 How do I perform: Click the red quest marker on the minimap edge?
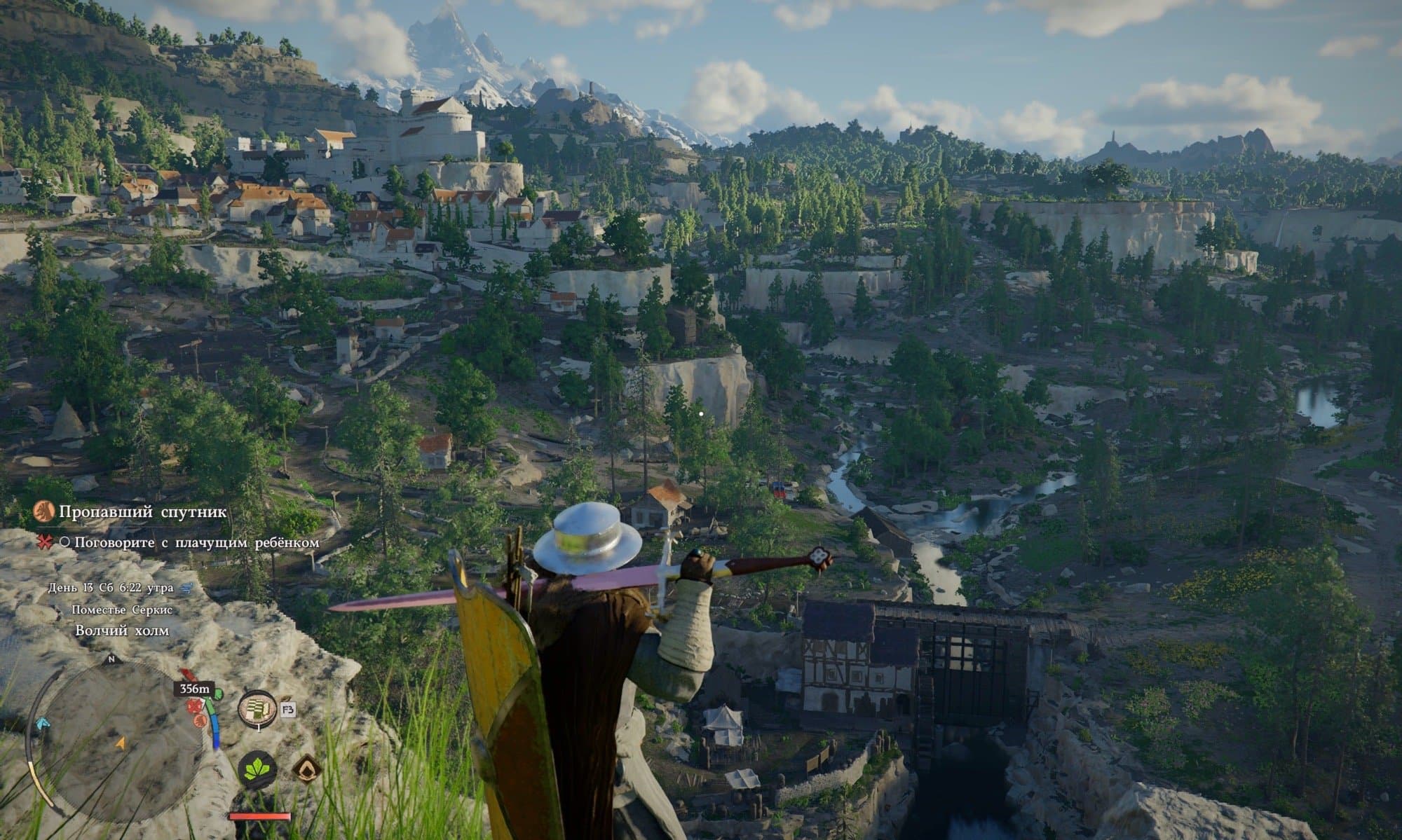point(187,675)
